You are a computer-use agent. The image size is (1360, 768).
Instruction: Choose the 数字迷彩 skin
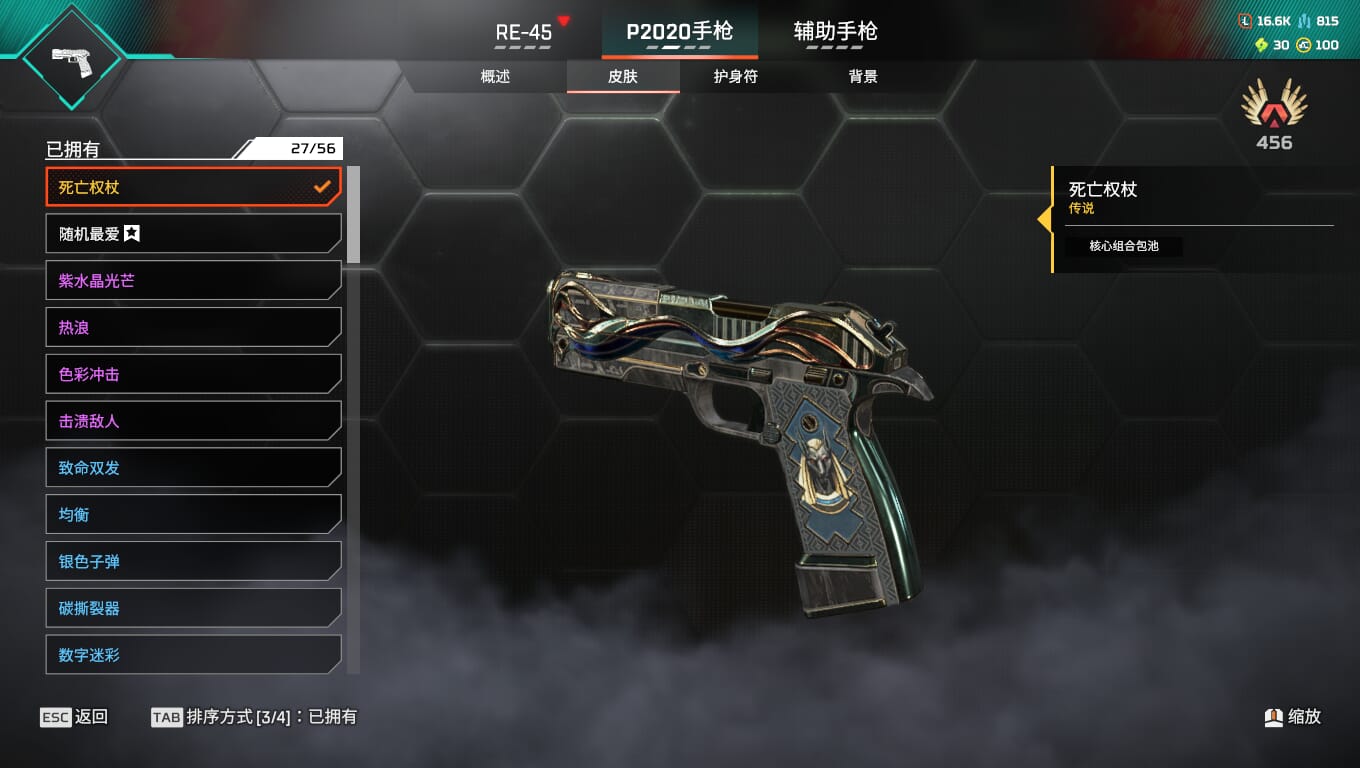[x=194, y=655]
